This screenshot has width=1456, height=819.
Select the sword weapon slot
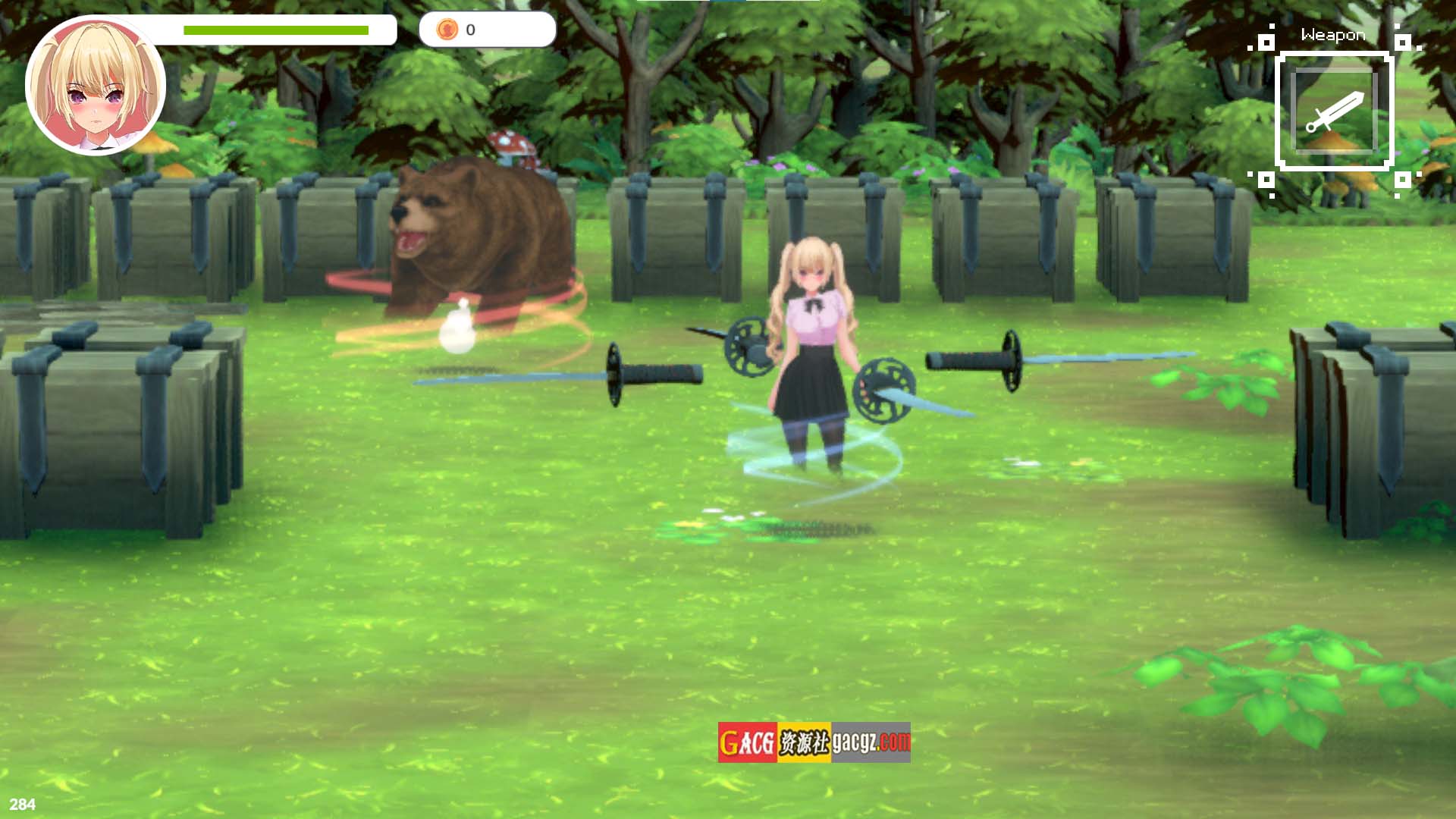pyautogui.click(x=1334, y=111)
